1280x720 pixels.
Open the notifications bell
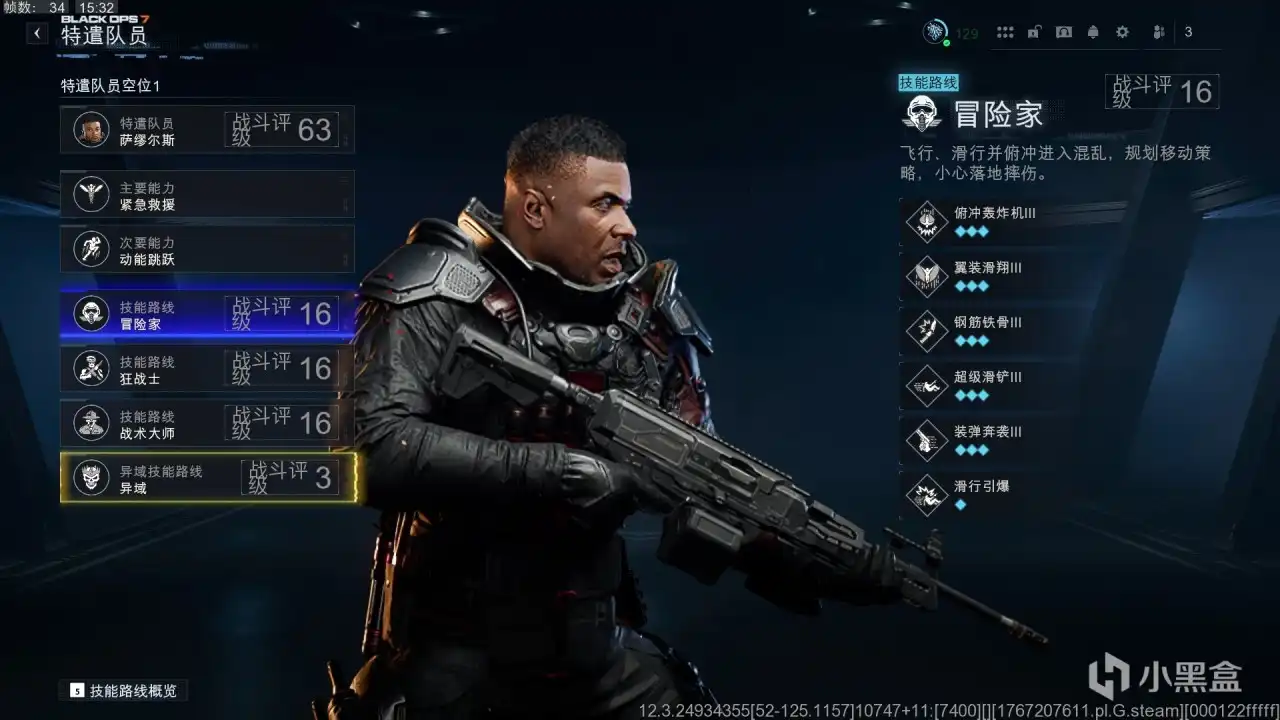coord(1093,32)
